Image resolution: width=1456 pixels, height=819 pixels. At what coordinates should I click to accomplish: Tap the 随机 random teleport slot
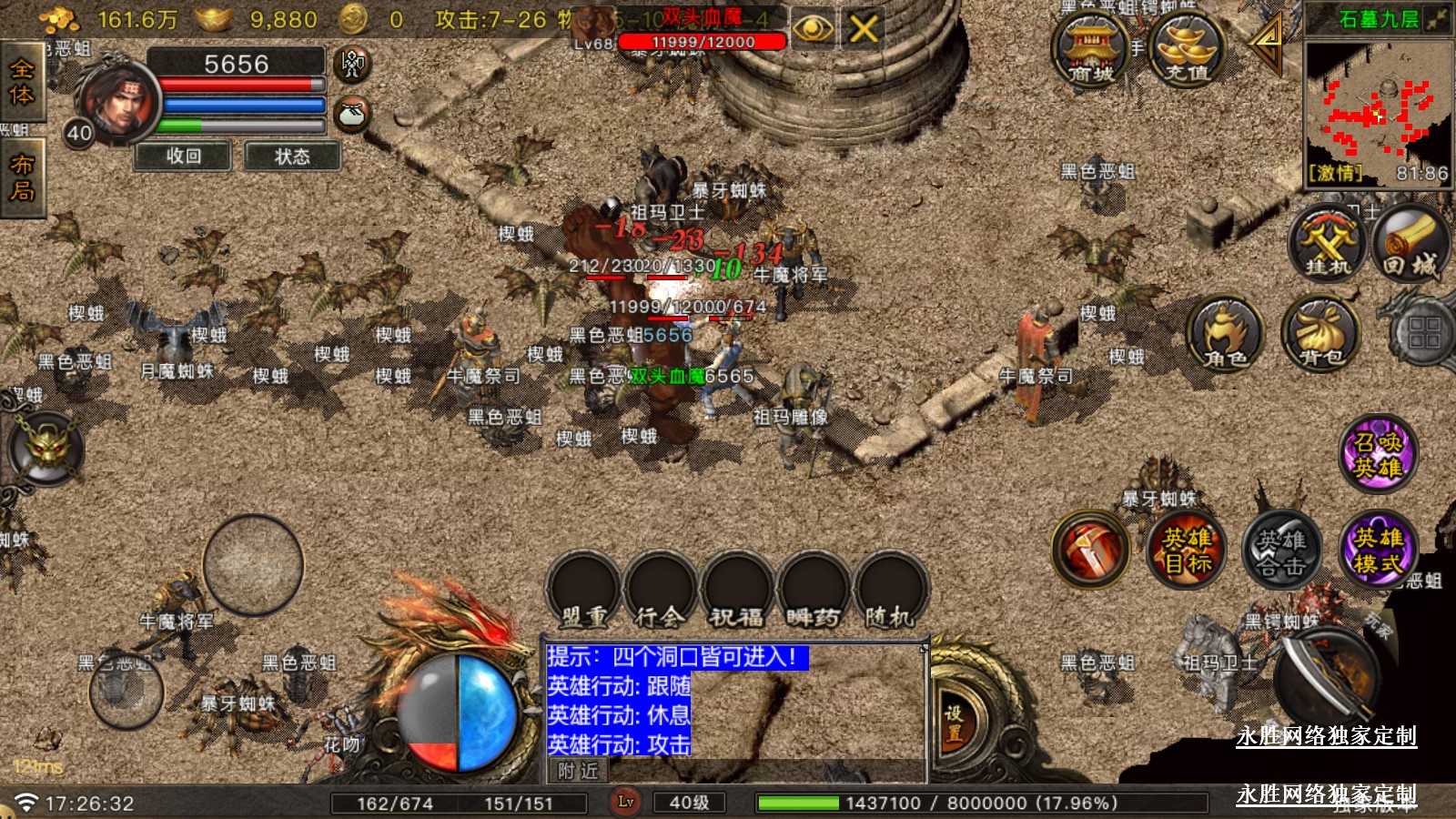tap(889, 591)
